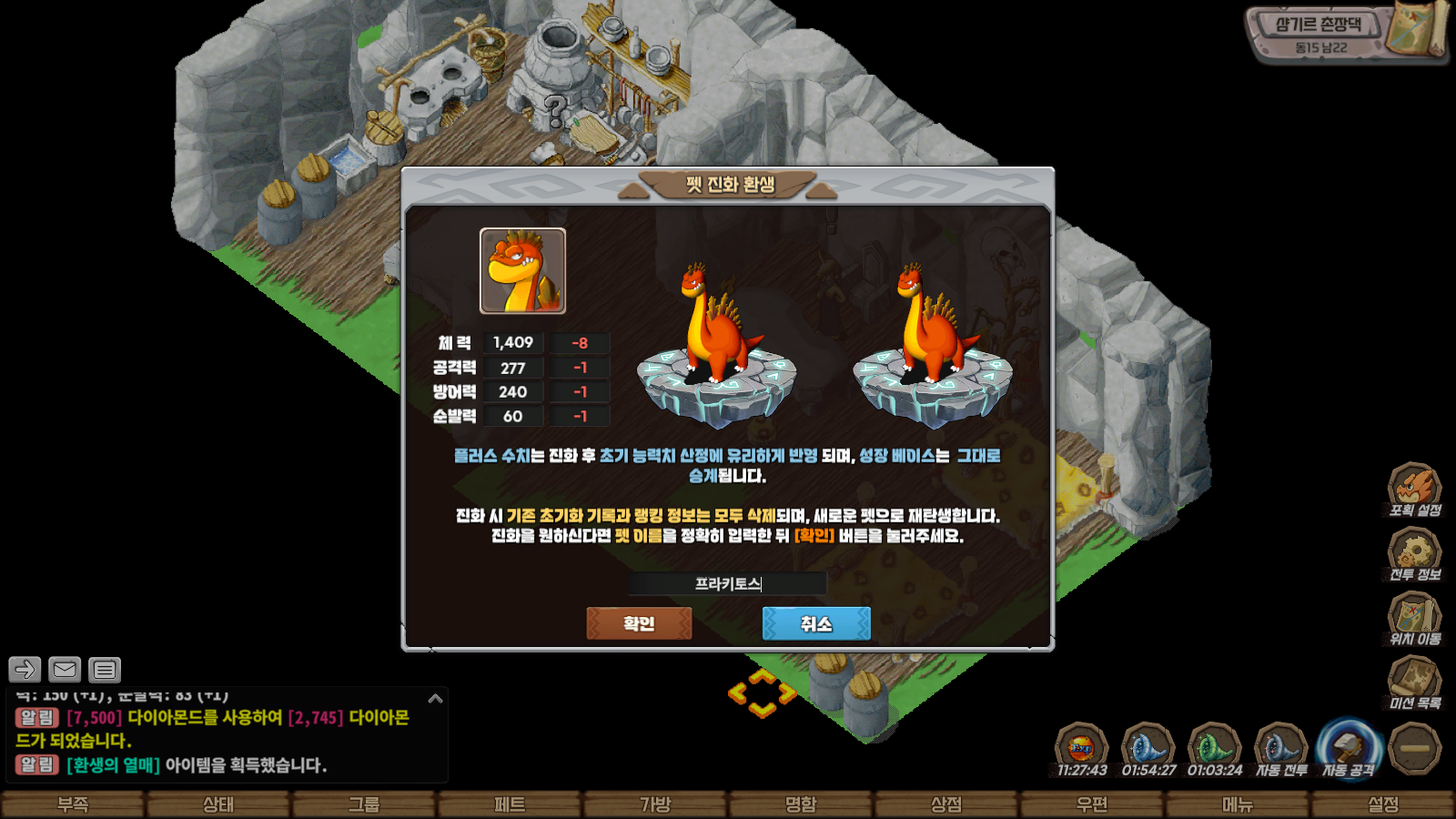Focus the pet name input field
This screenshot has height=819, width=1456.
tap(727, 583)
